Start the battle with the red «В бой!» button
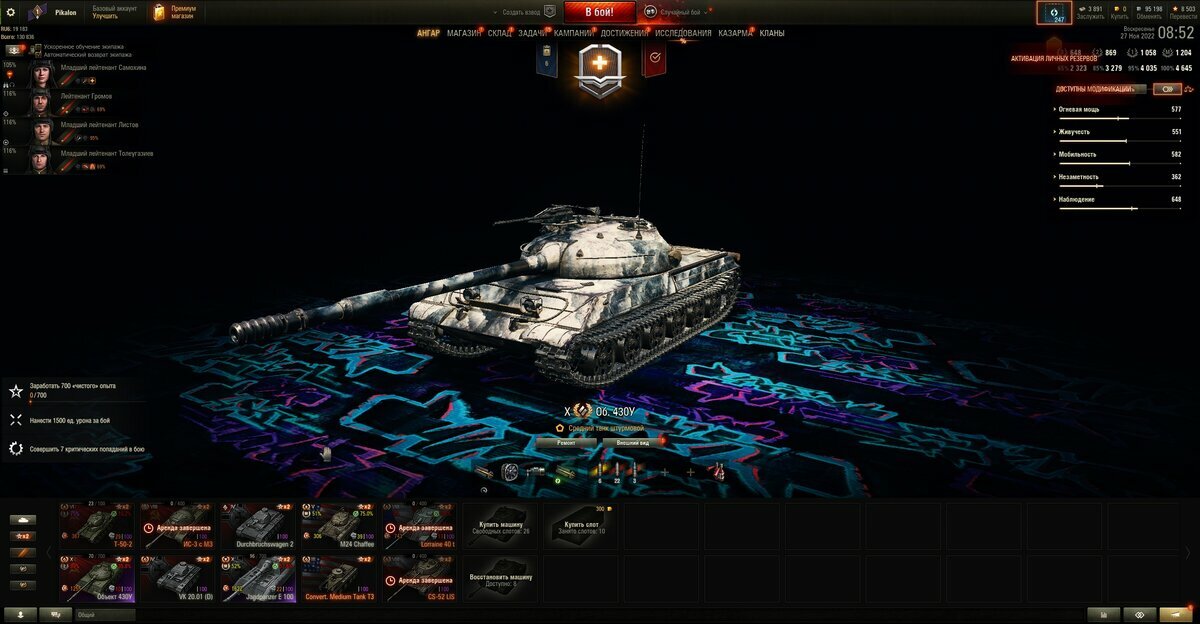This screenshot has height=624, width=1200. (600, 12)
